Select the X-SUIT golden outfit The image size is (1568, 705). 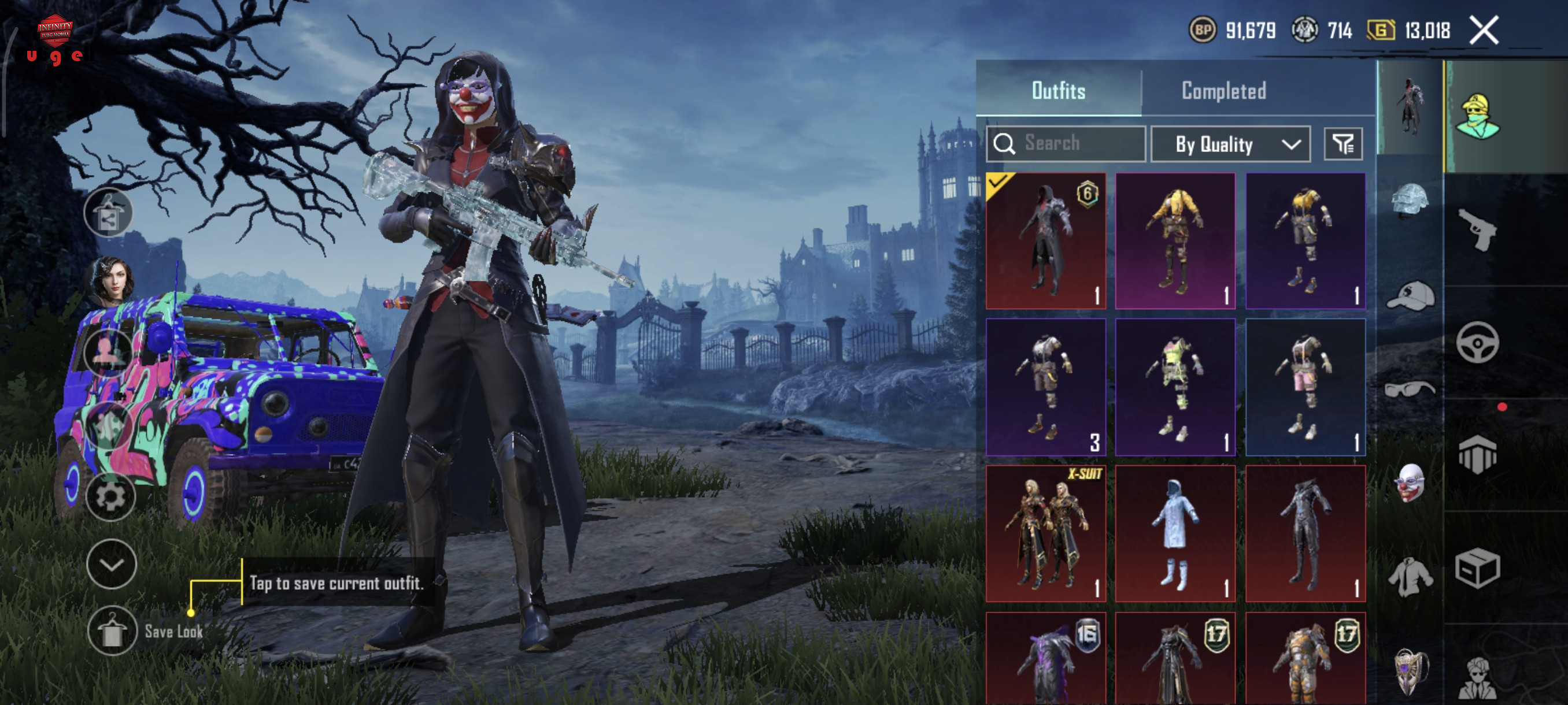[x=1046, y=533]
